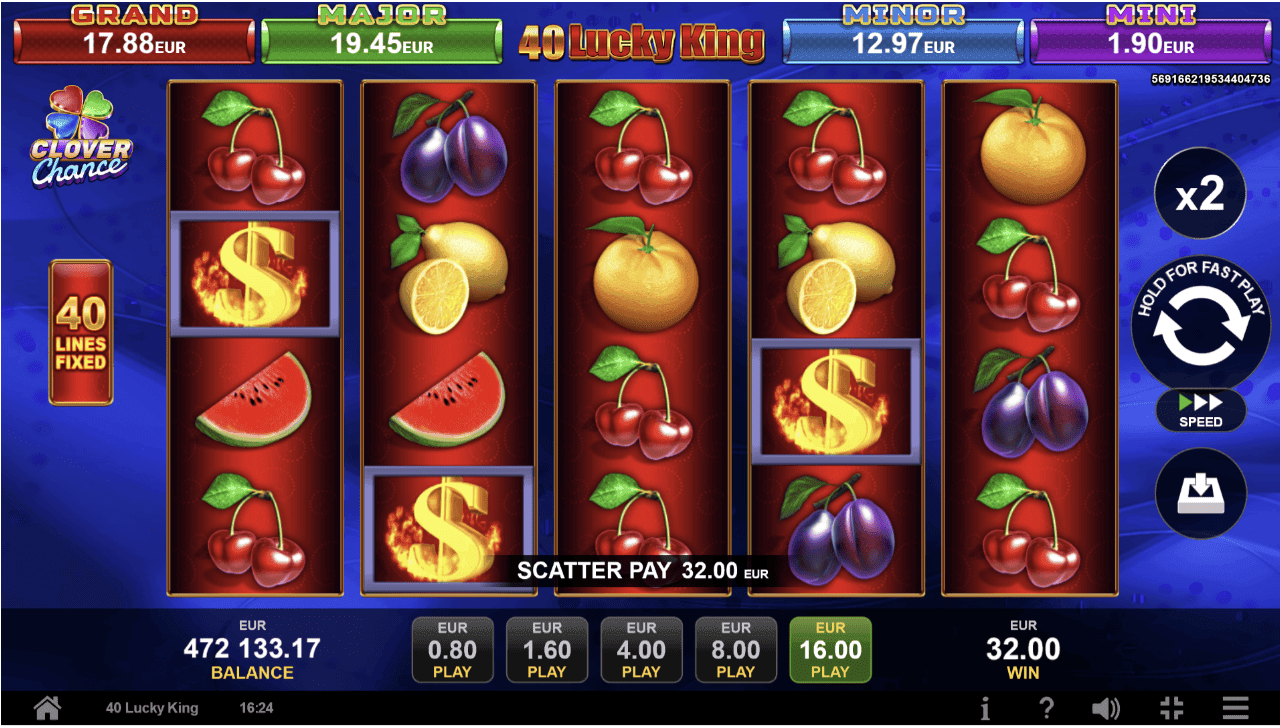Image resolution: width=1280 pixels, height=728 pixels.
Task: Open the help screen
Action: point(1046,708)
